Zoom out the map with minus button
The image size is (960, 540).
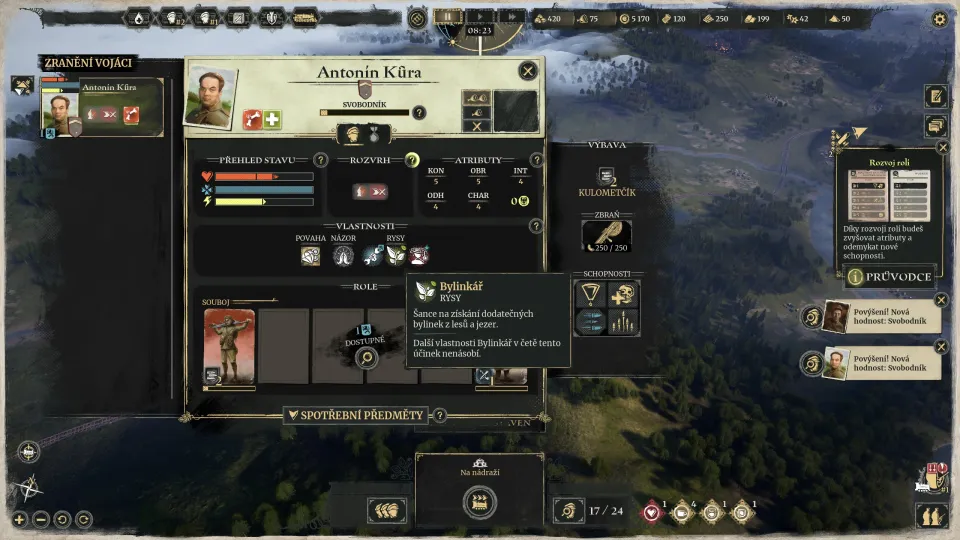(x=41, y=519)
